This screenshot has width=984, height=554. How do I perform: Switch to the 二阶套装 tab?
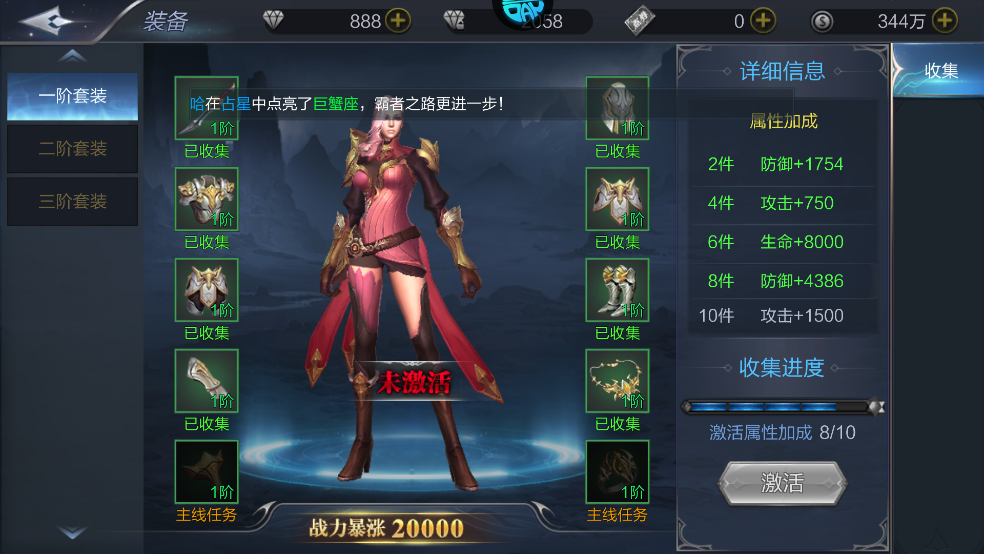coord(72,149)
